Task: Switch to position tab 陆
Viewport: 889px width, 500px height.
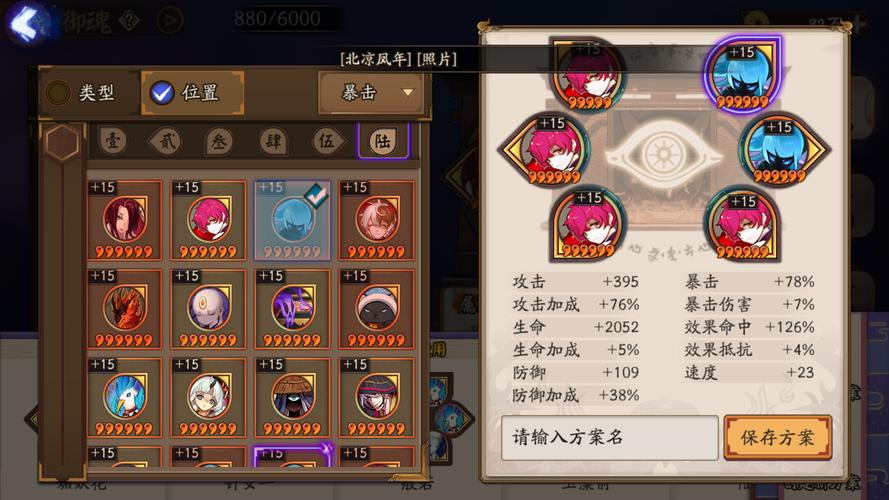Action: click(383, 142)
